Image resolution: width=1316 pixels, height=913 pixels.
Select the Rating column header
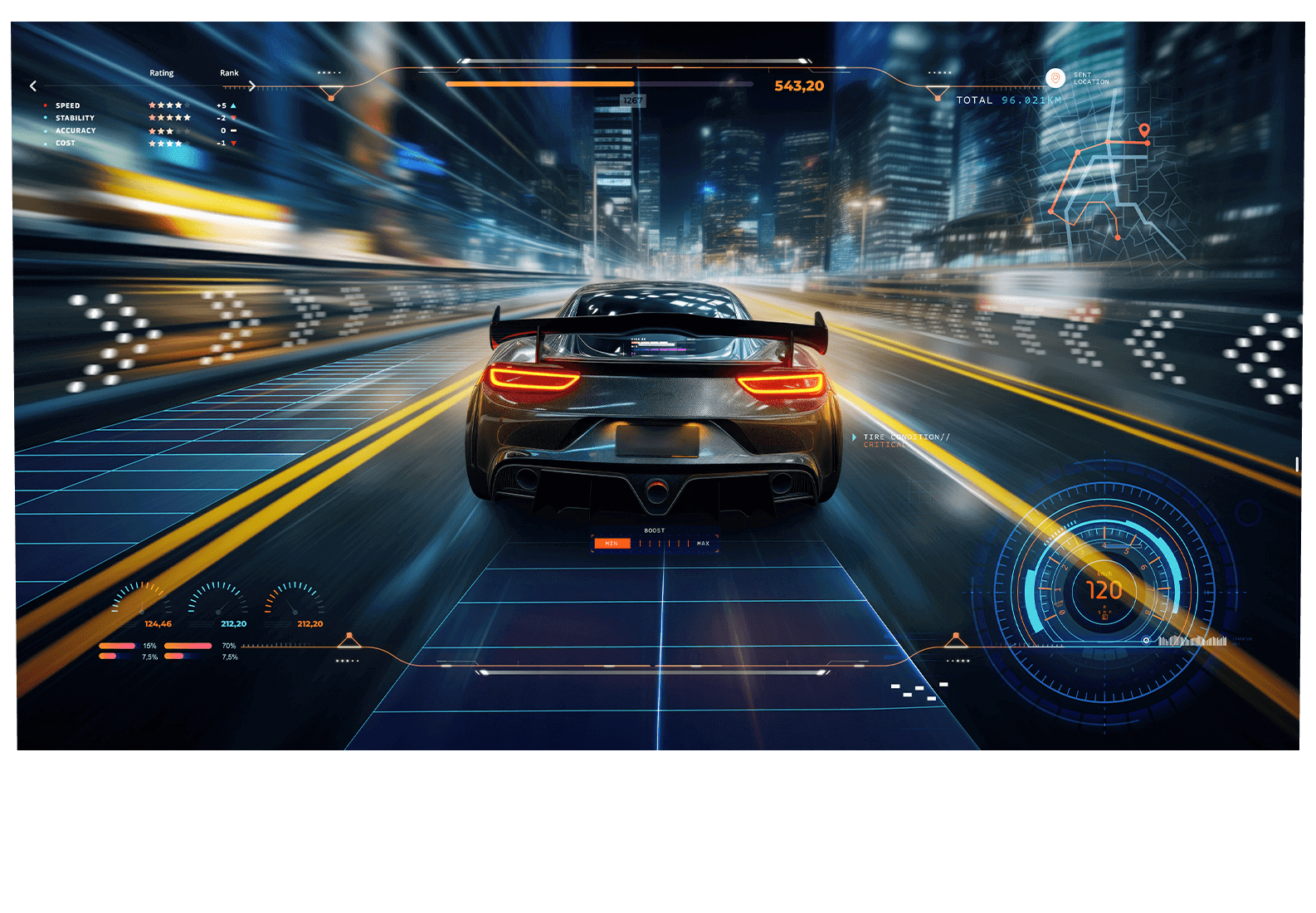[x=161, y=73]
